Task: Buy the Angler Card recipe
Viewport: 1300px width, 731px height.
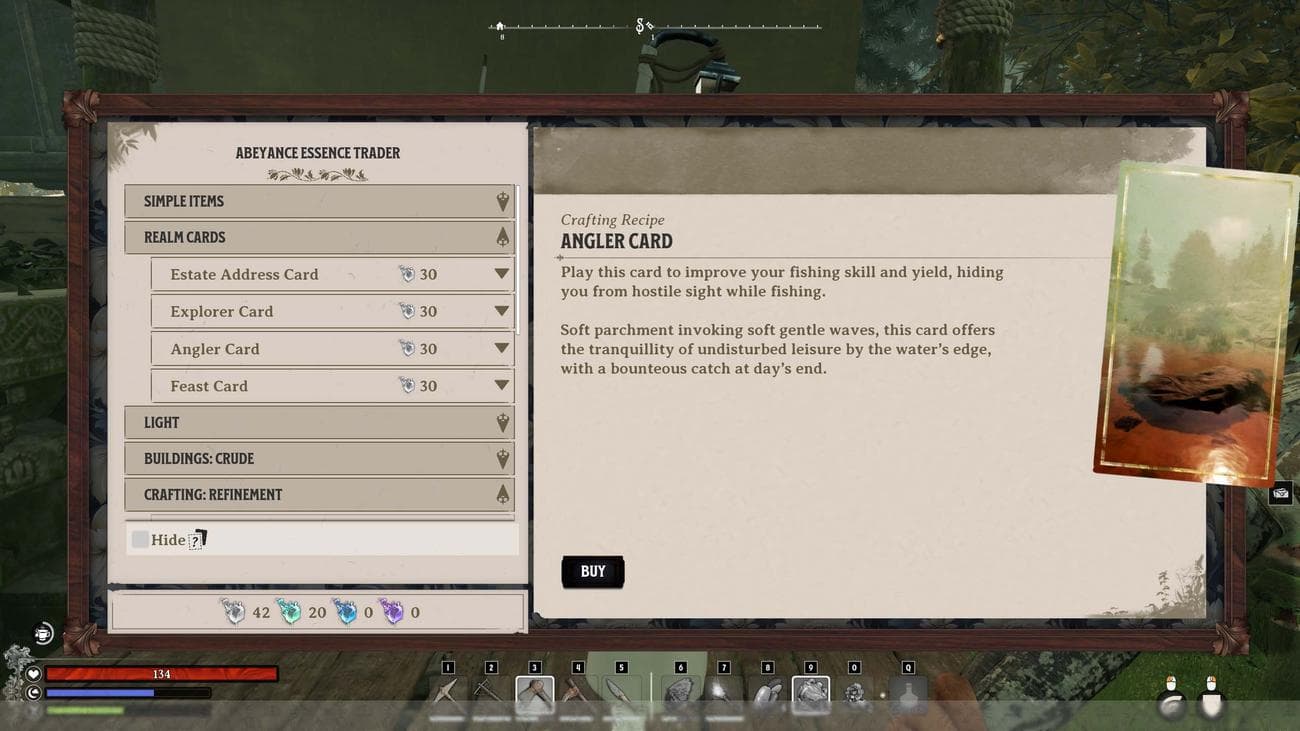Action: [592, 572]
